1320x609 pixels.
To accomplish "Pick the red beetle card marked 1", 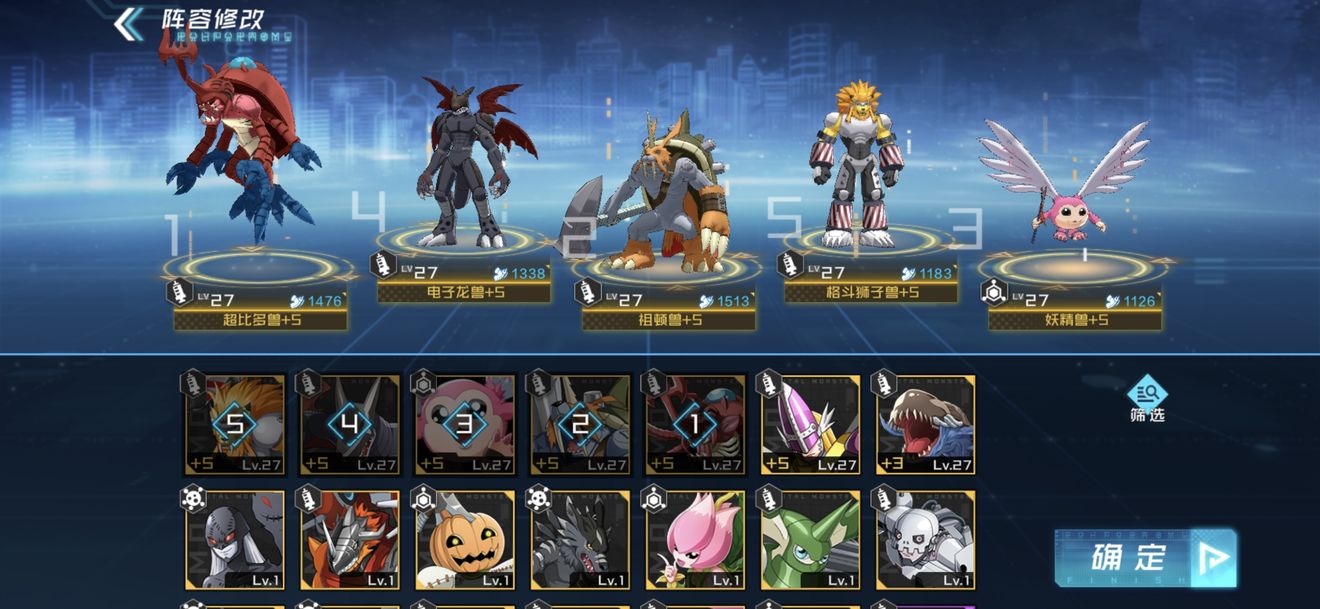I will [x=695, y=424].
